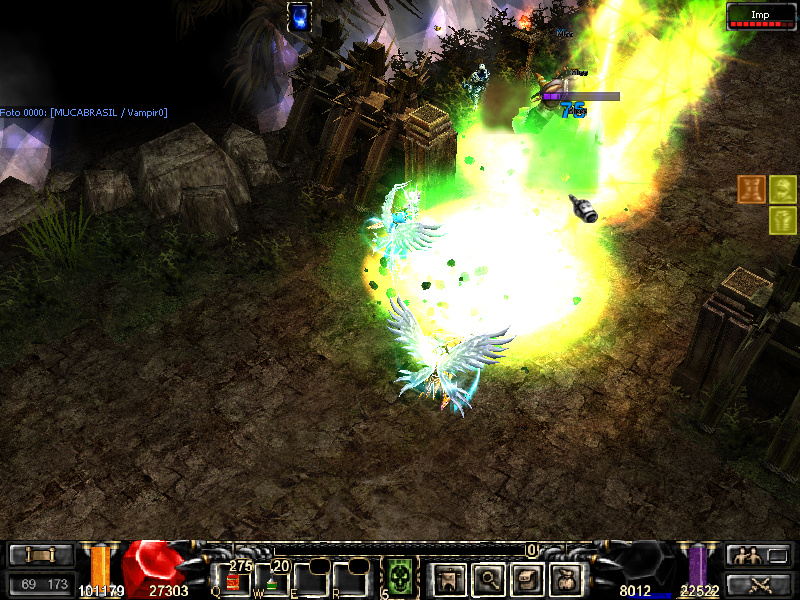Open the money bag inventory button

tap(568, 579)
